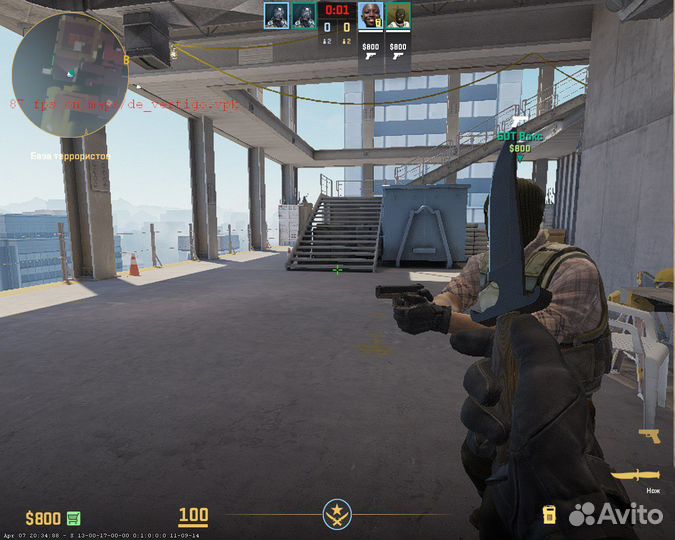
Task: Click the terrorist team emblem badge
Action: pyautogui.click(x=337, y=516)
